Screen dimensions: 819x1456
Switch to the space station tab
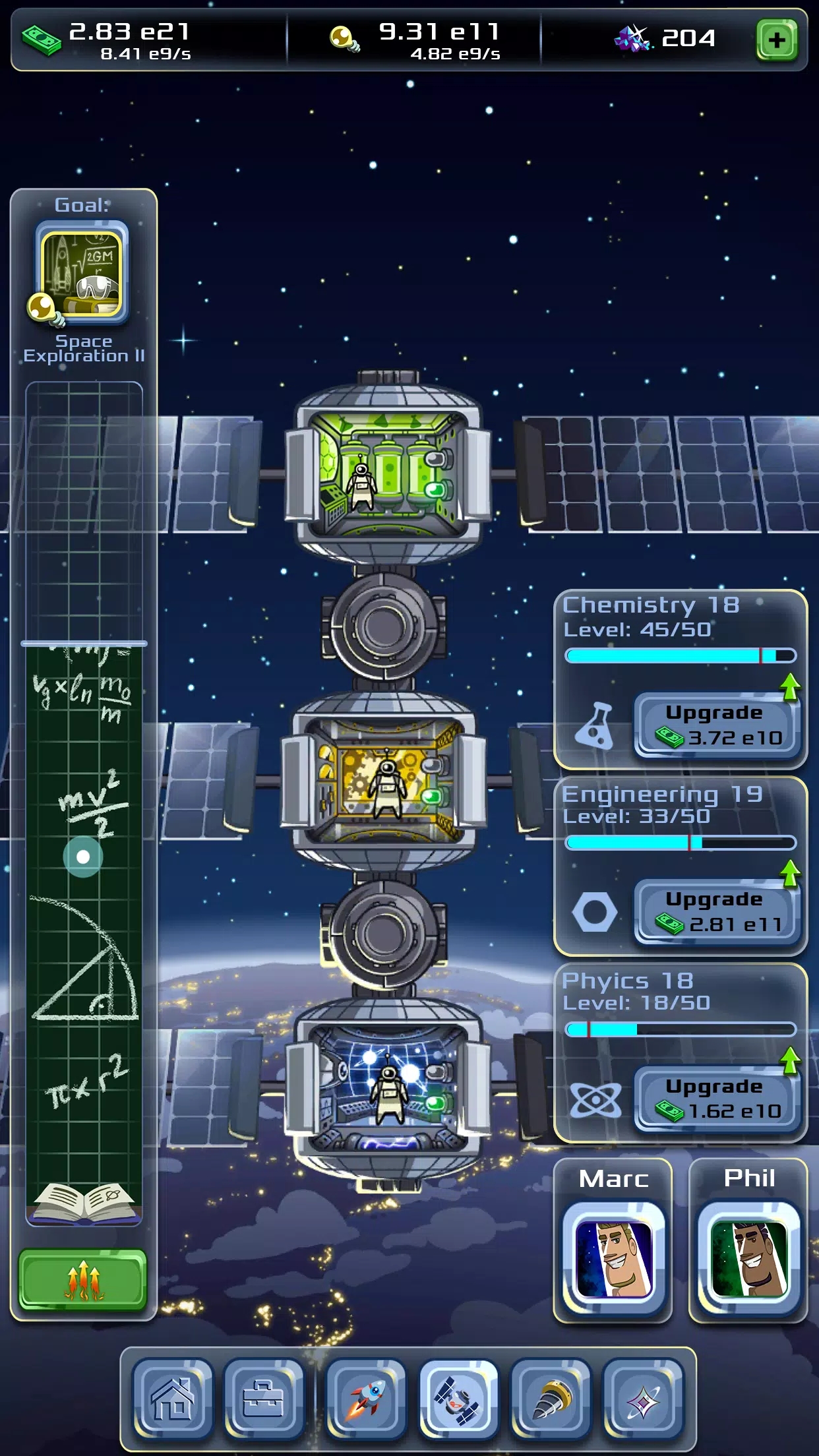coord(458,1399)
